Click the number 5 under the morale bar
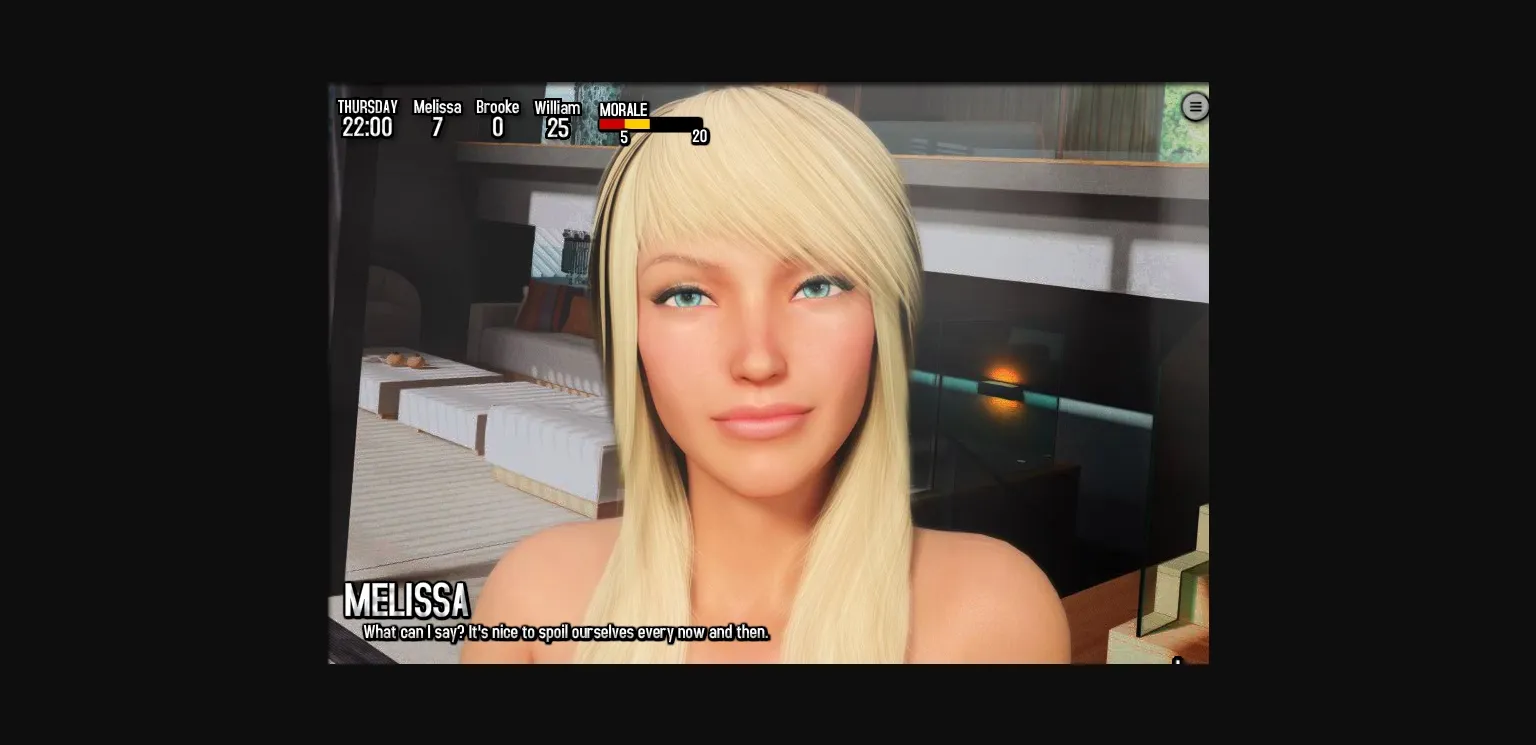The image size is (1536, 745). click(623, 137)
